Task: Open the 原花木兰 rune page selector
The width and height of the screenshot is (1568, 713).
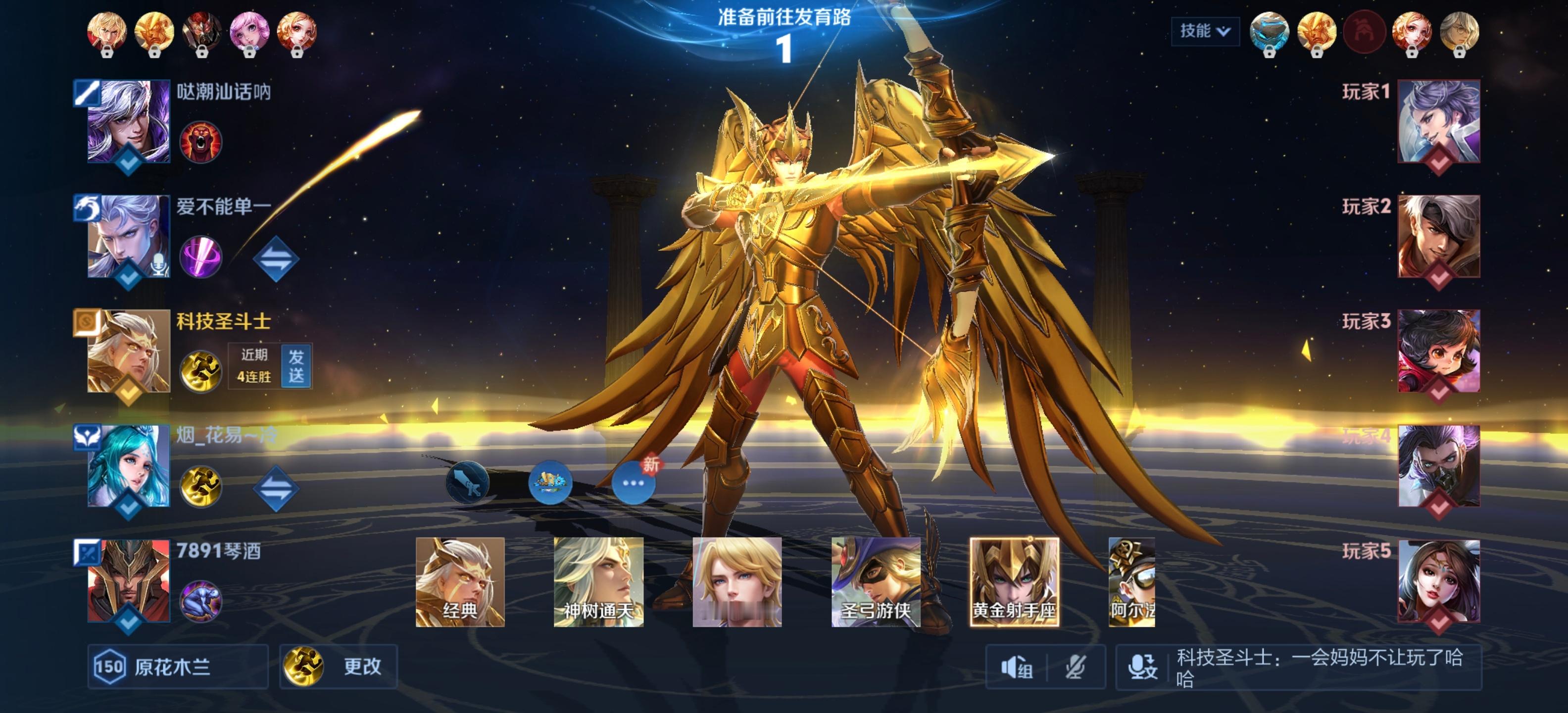Action: [x=177, y=666]
